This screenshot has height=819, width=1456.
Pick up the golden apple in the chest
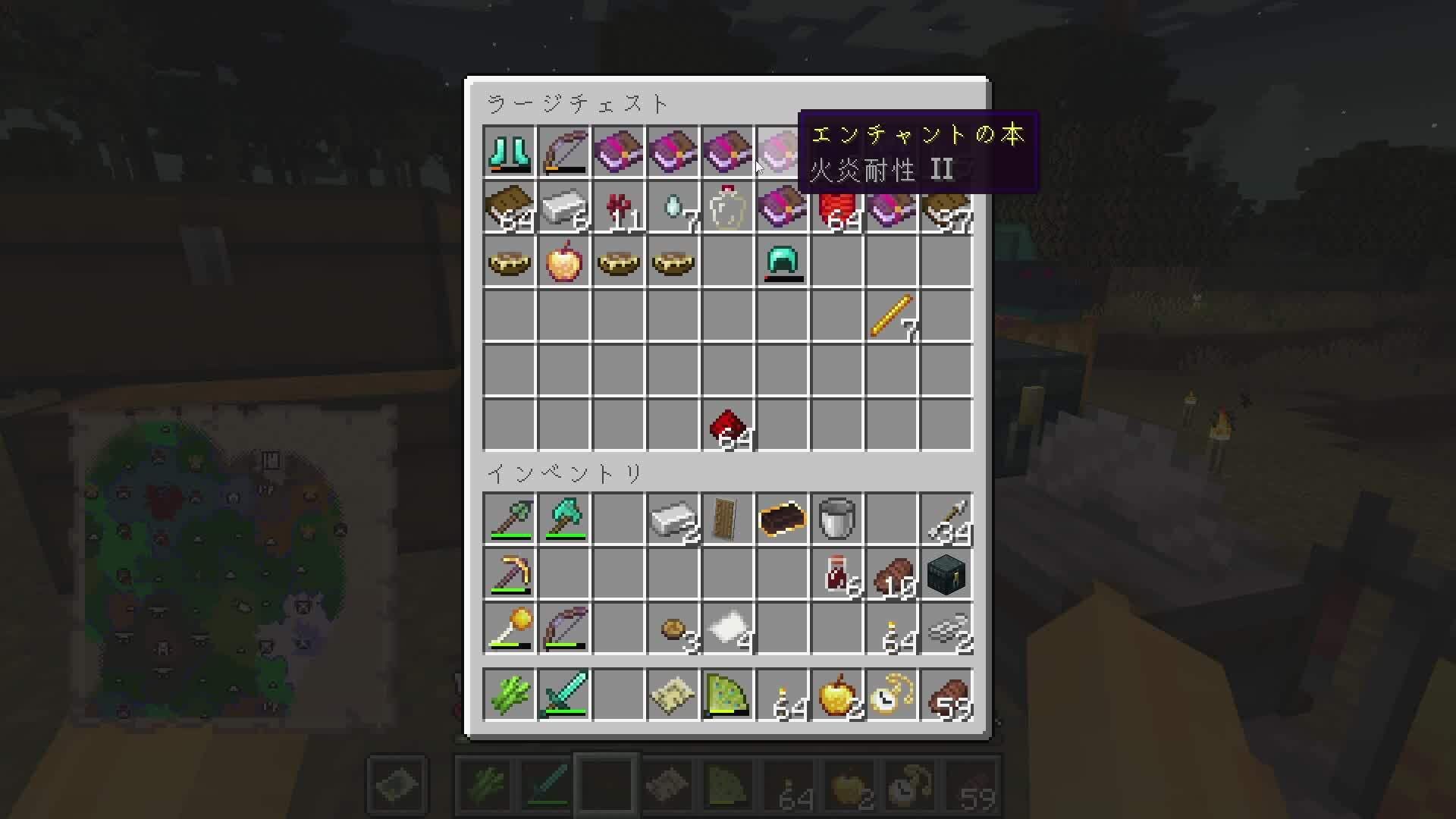coord(564,262)
